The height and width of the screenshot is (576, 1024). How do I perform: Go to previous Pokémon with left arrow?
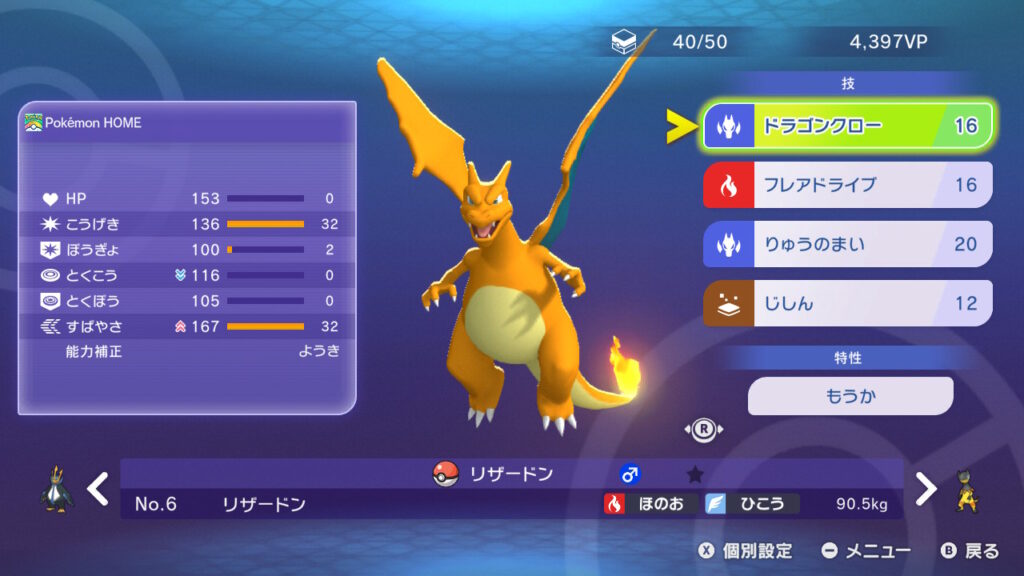pos(97,489)
